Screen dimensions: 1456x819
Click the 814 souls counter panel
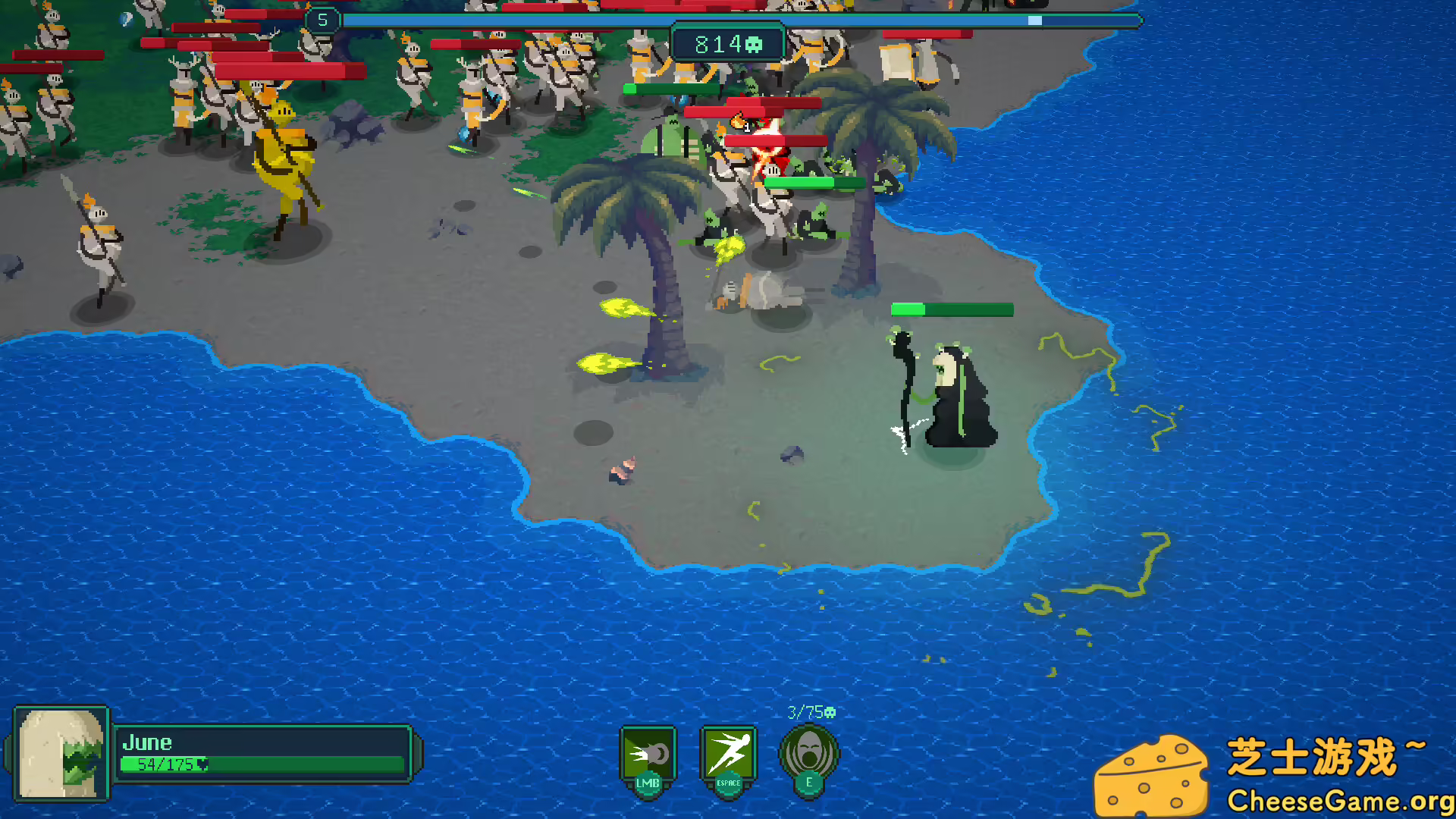pyautogui.click(x=727, y=42)
